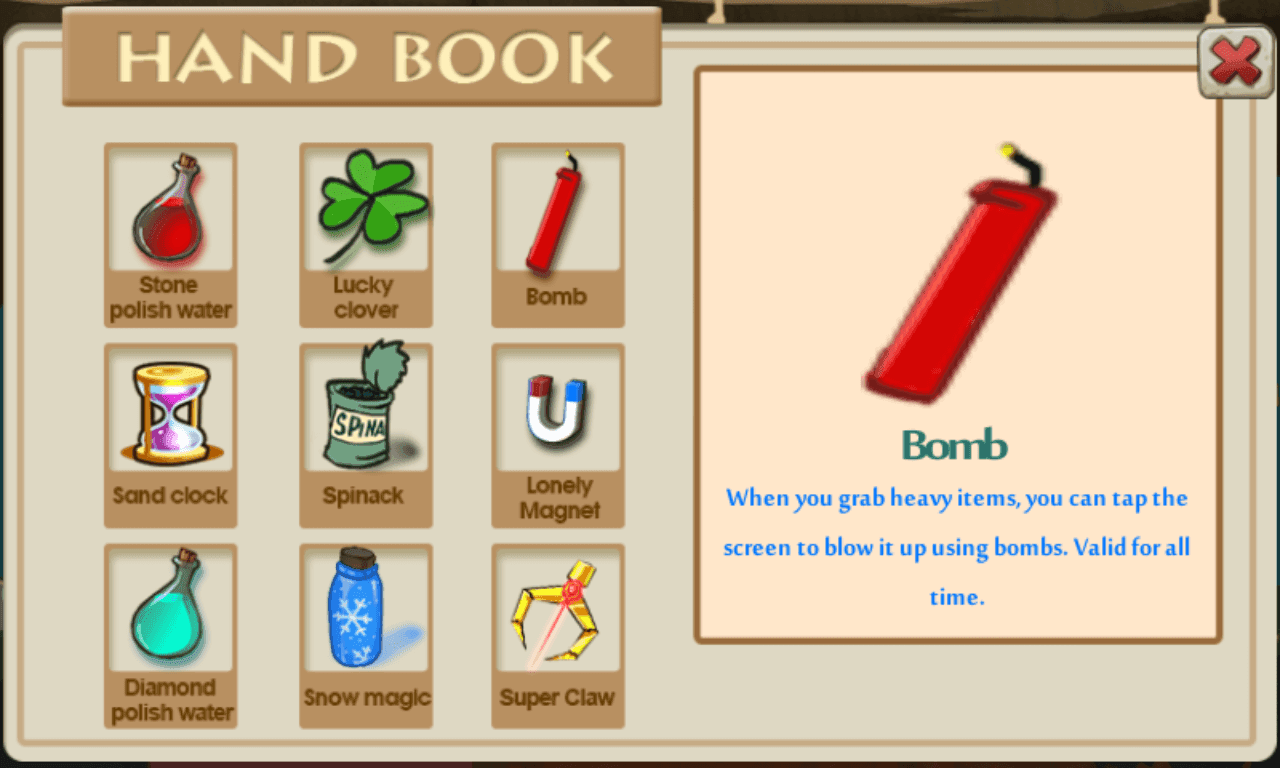1280x768 pixels.
Task: Click the large Bomb illustration
Action: click(955, 280)
